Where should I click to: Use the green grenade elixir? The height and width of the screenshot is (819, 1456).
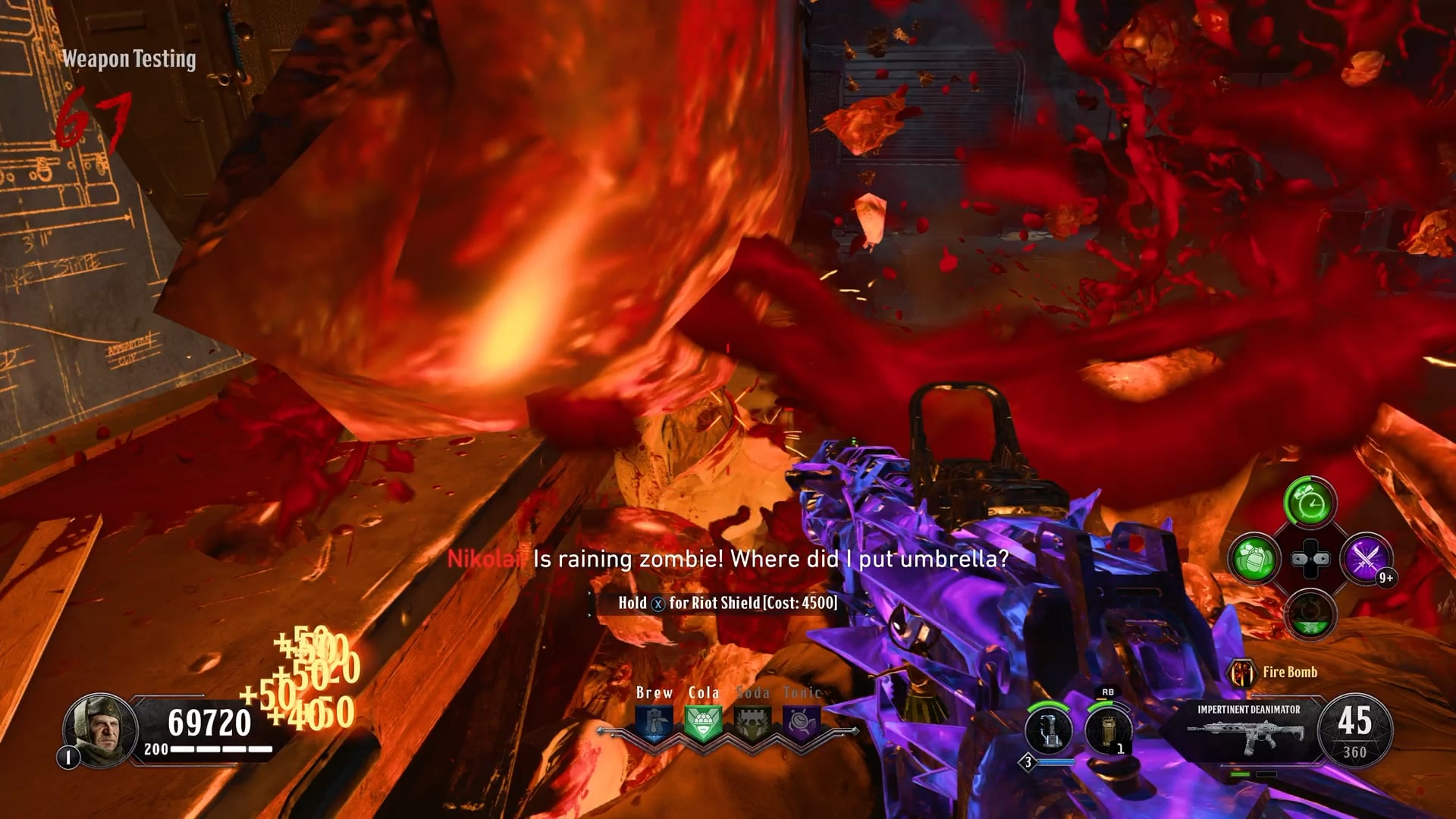click(x=1254, y=559)
